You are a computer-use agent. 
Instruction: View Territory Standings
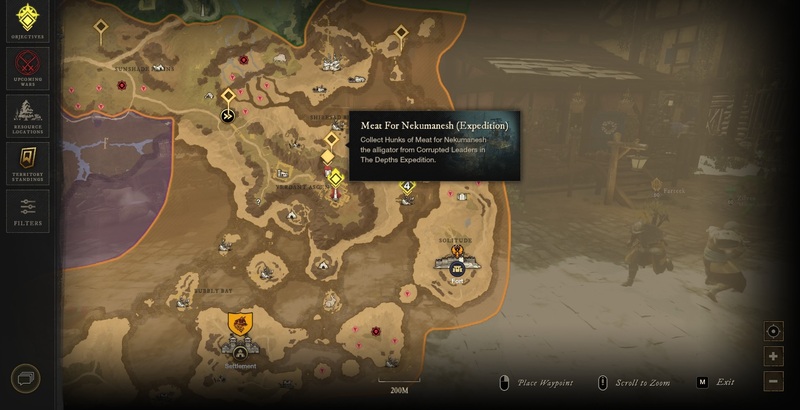[27, 160]
